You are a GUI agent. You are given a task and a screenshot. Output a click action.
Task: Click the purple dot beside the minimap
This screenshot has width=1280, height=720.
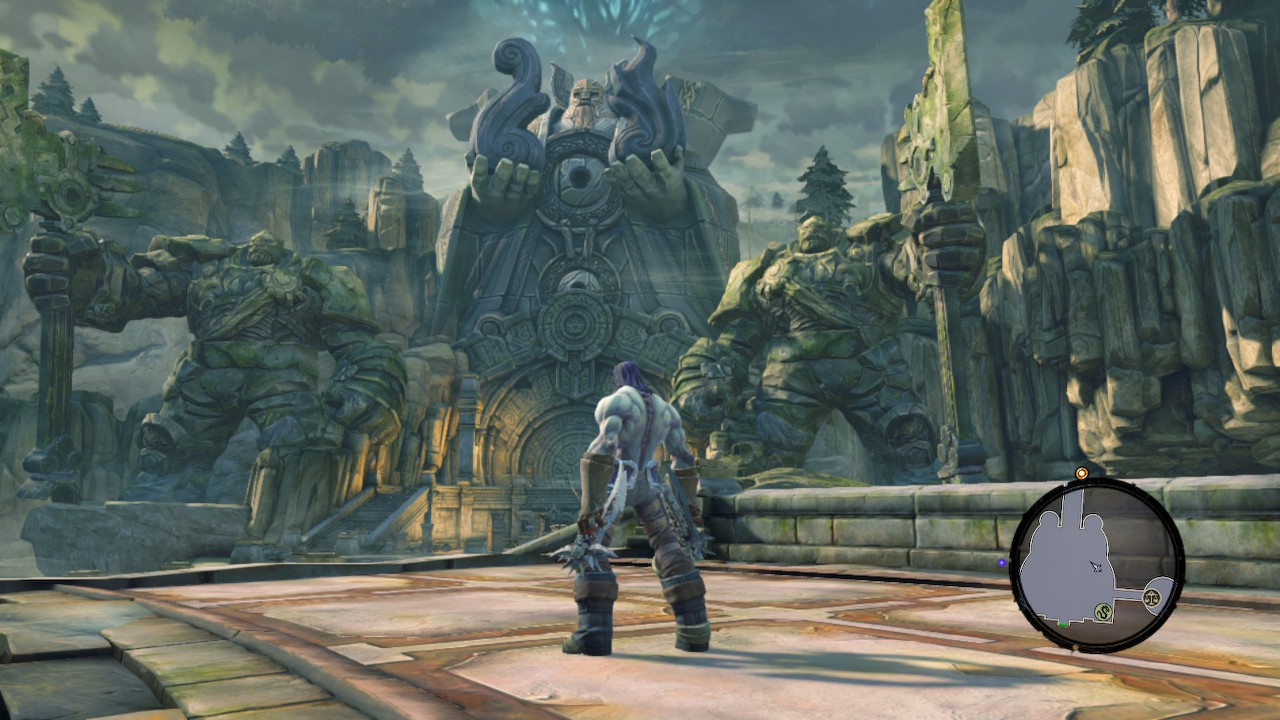pyautogui.click(x=1002, y=563)
